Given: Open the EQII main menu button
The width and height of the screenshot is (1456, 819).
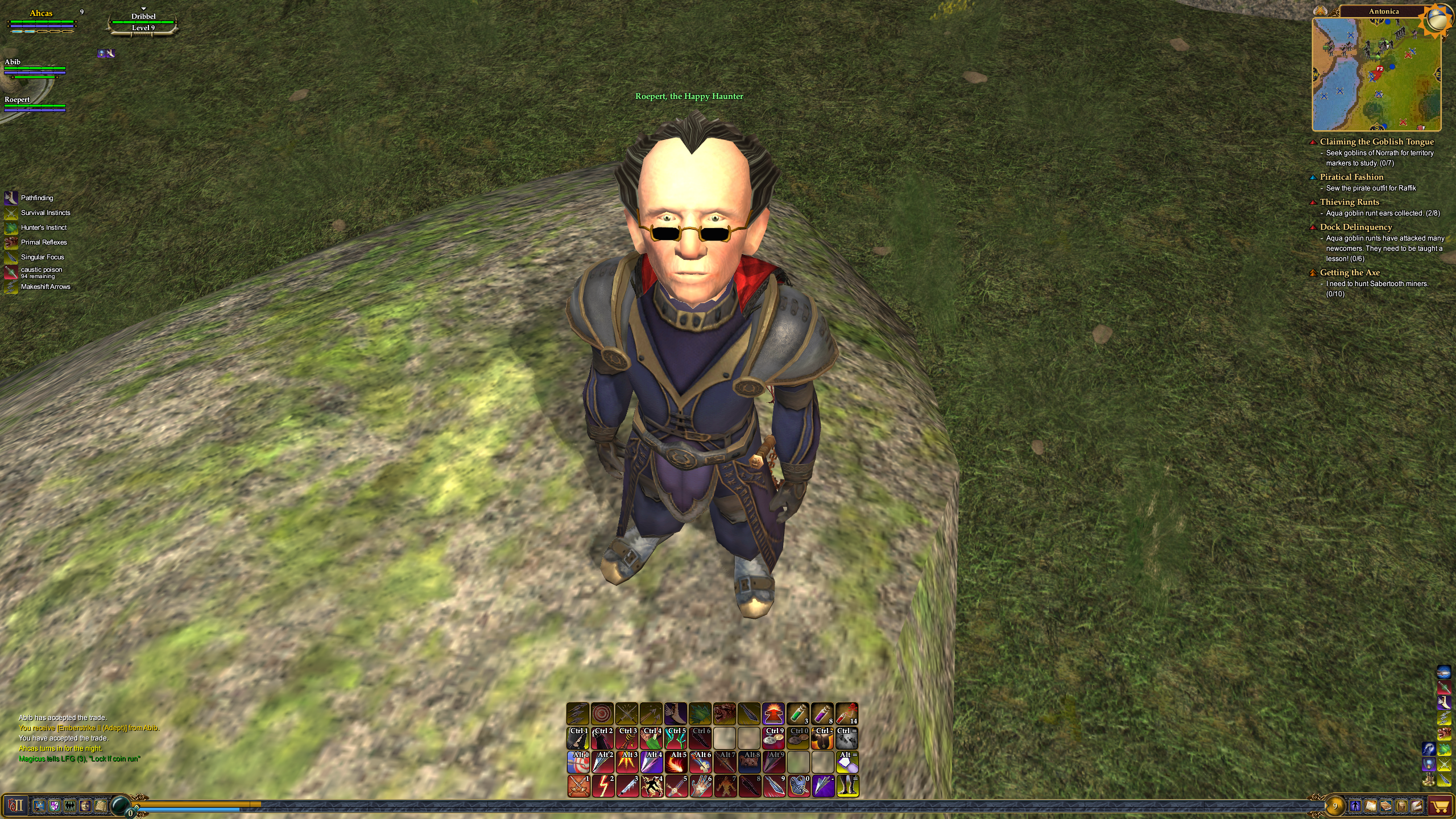Looking at the screenshot, I should click(x=15, y=805).
